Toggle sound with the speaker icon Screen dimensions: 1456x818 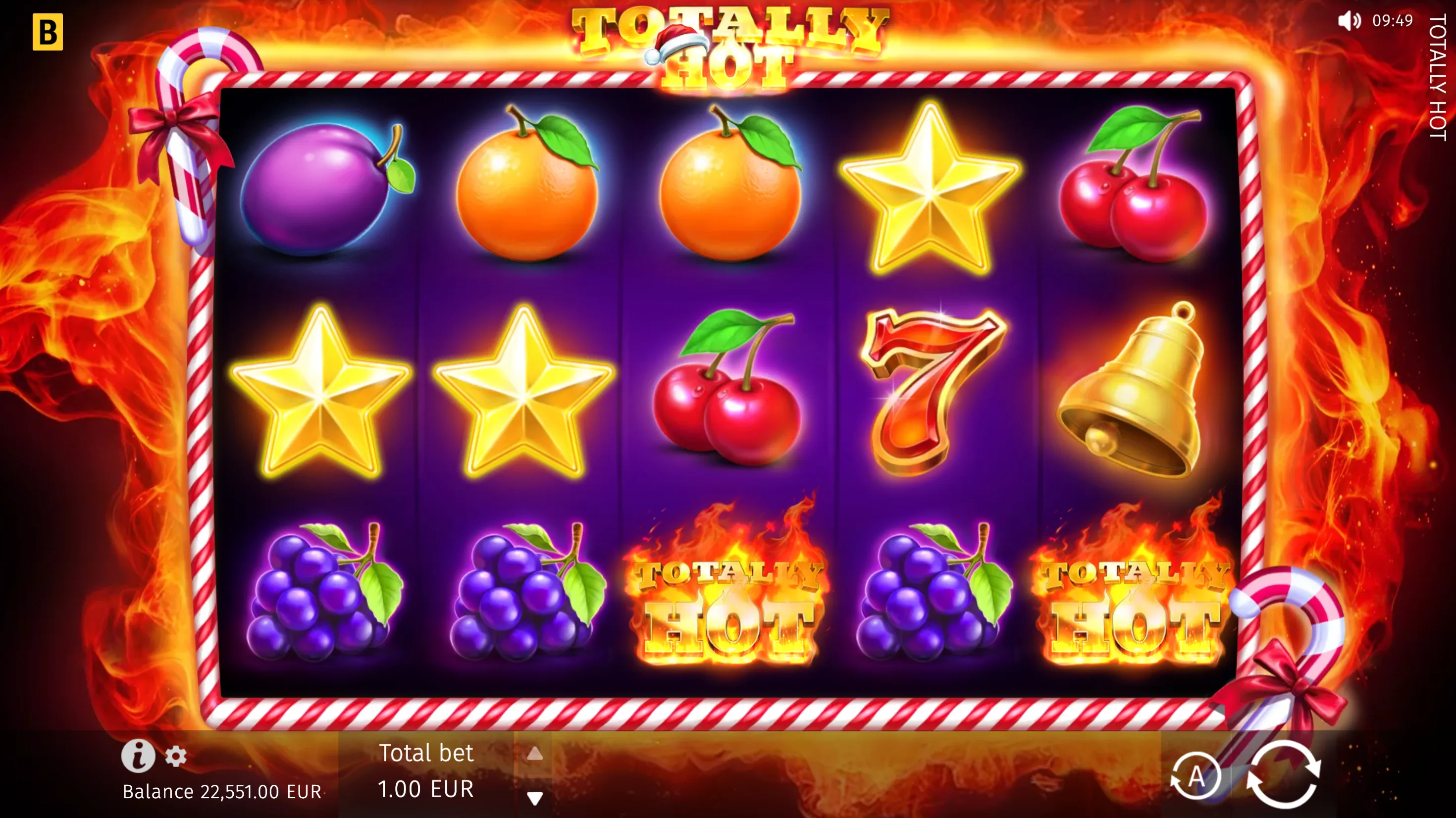tap(1349, 21)
